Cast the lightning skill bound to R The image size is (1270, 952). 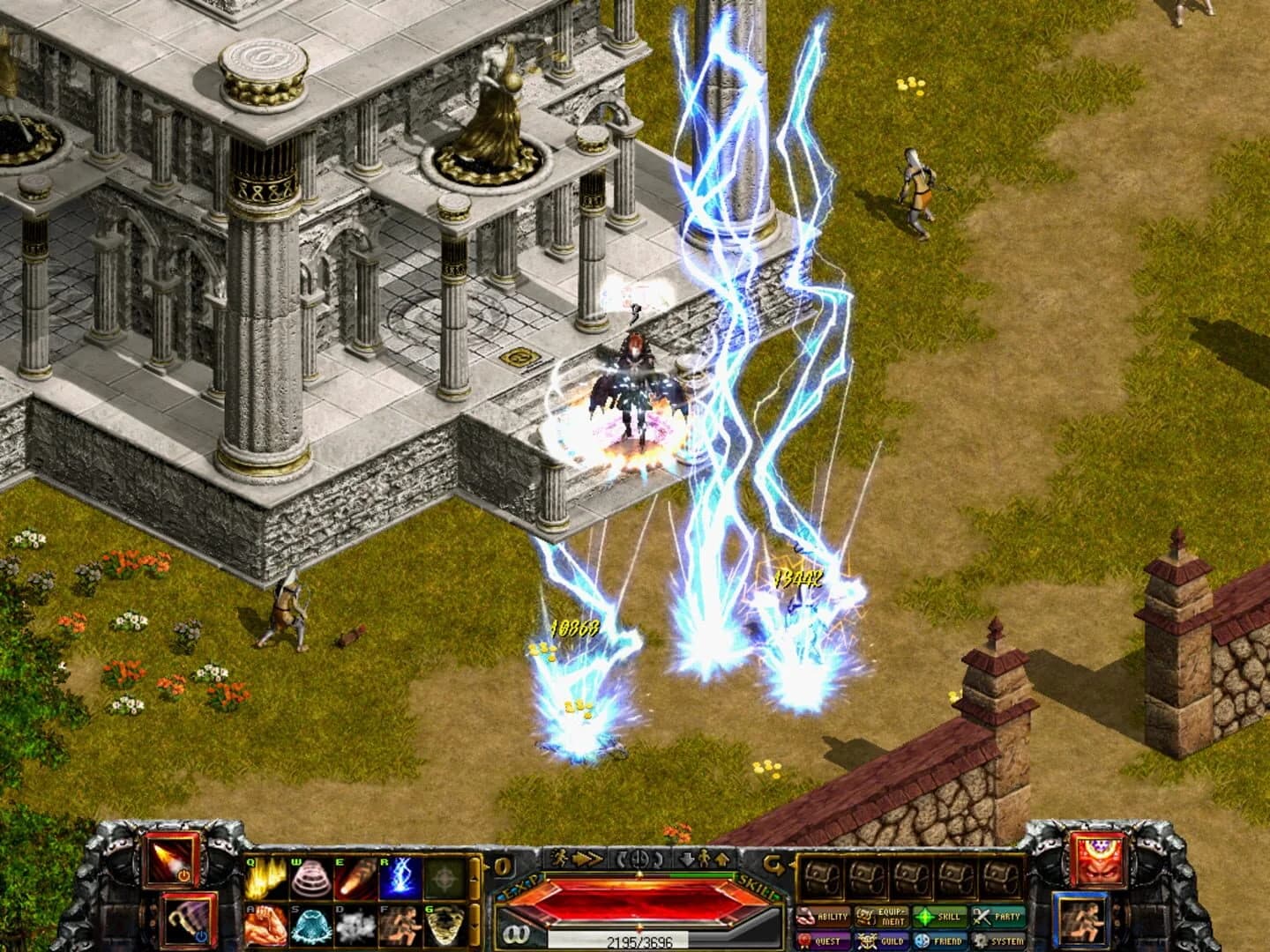(x=401, y=879)
